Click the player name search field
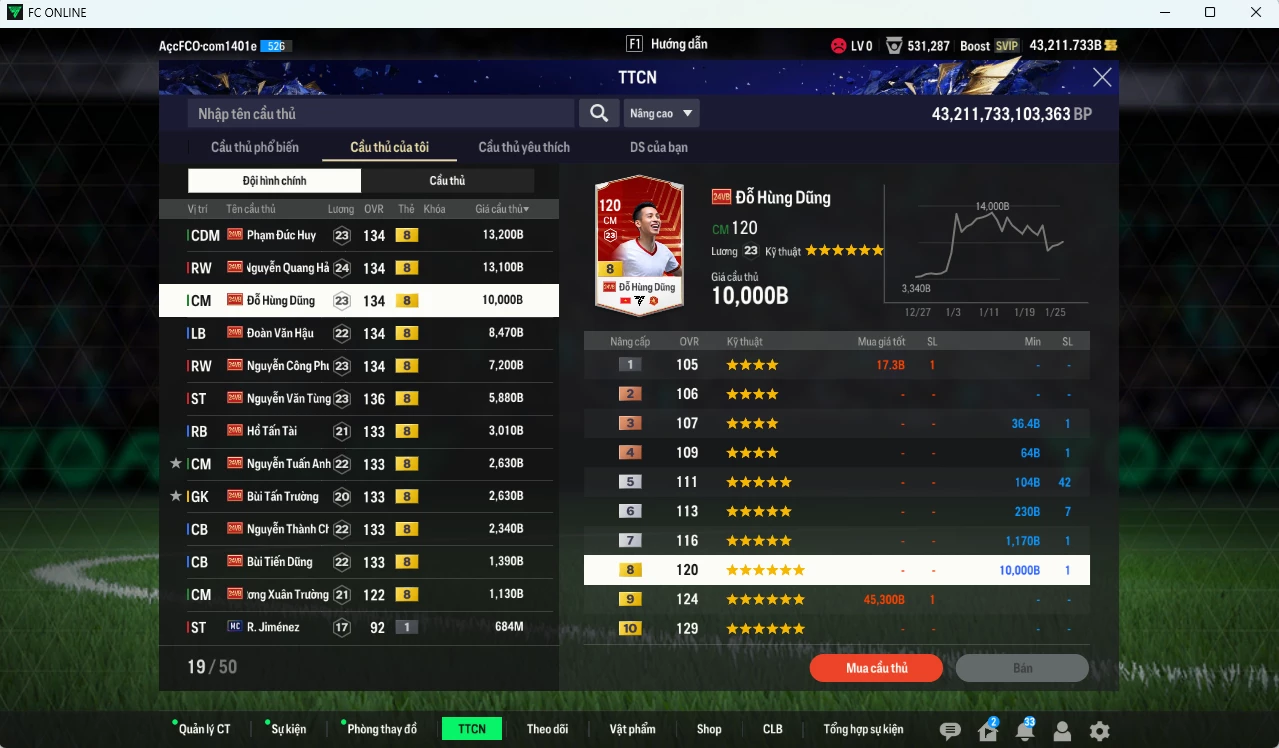The height and width of the screenshot is (748, 1279). point(381,113)
